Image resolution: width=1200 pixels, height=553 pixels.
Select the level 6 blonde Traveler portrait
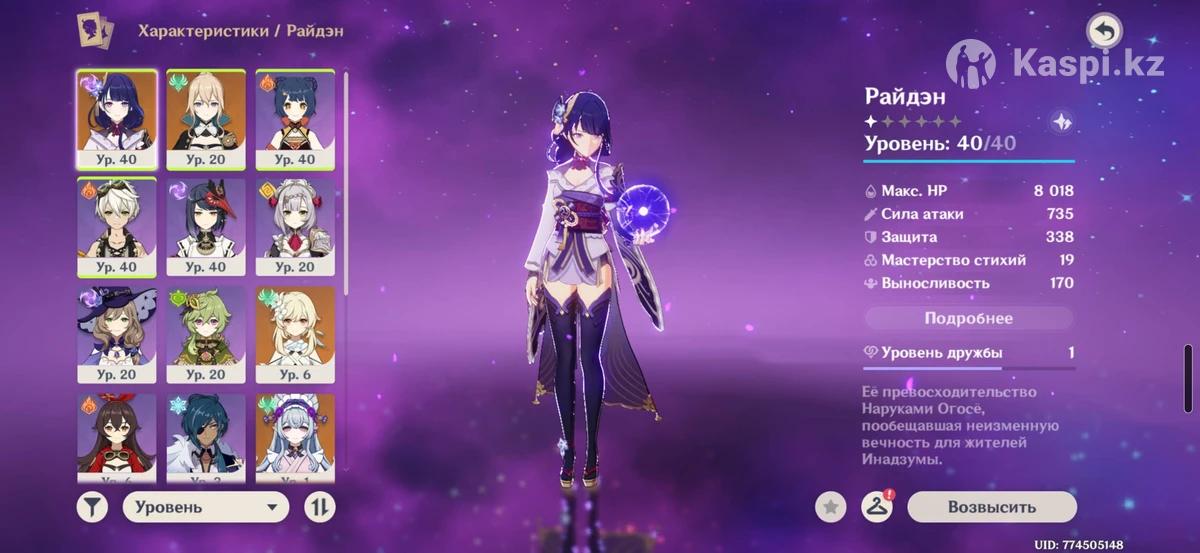point(295,335)
